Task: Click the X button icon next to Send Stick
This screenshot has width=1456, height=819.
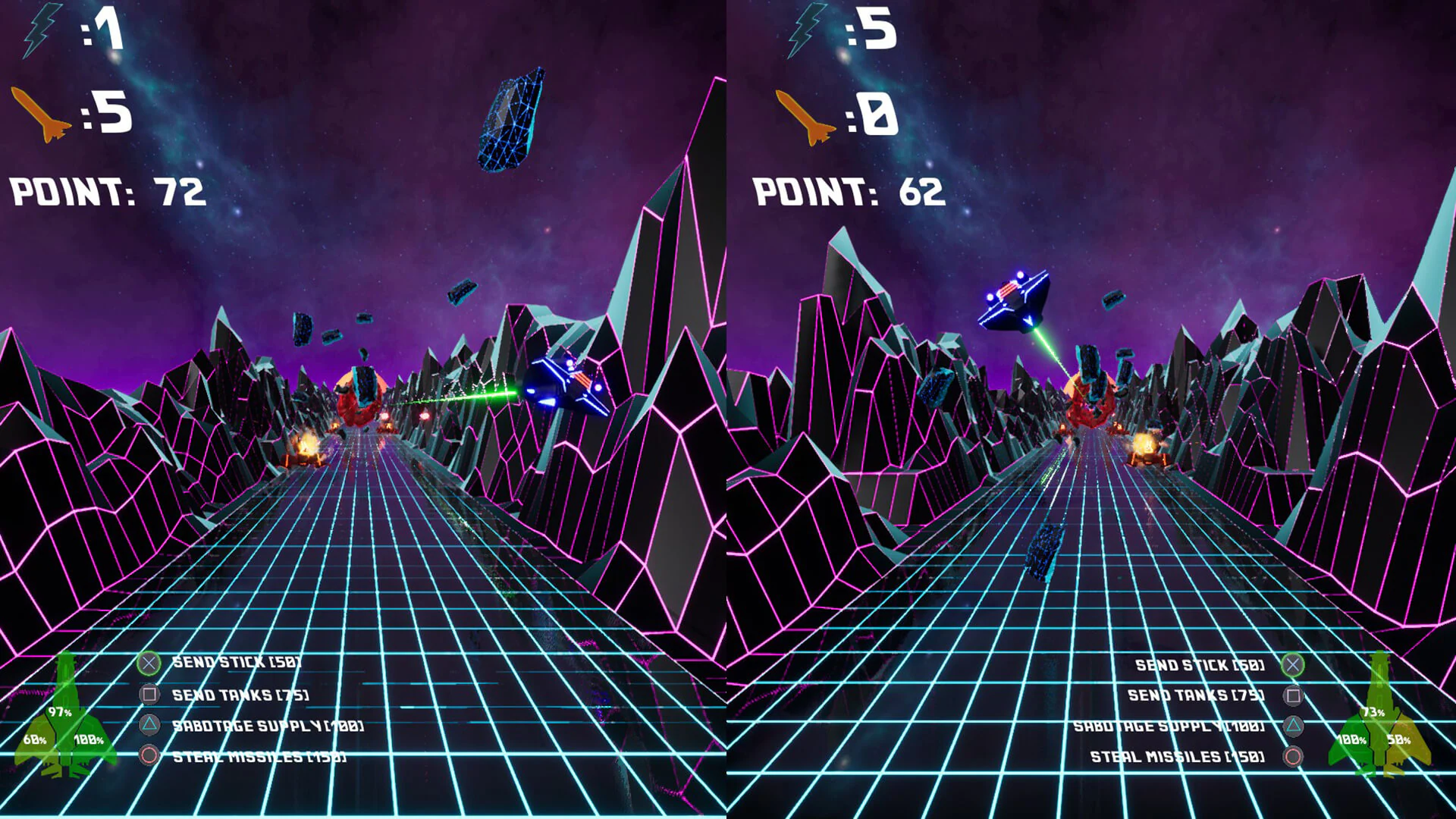Action: click(x=149, y=661)
